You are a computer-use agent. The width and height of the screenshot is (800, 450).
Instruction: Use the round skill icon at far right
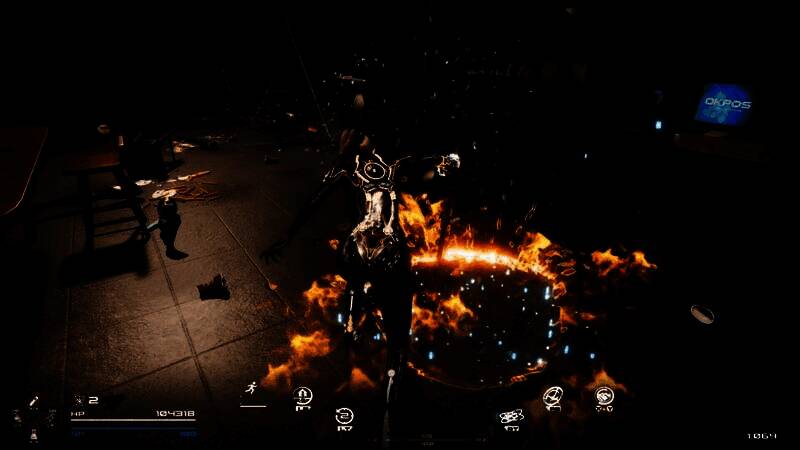(x=604, y=396)
